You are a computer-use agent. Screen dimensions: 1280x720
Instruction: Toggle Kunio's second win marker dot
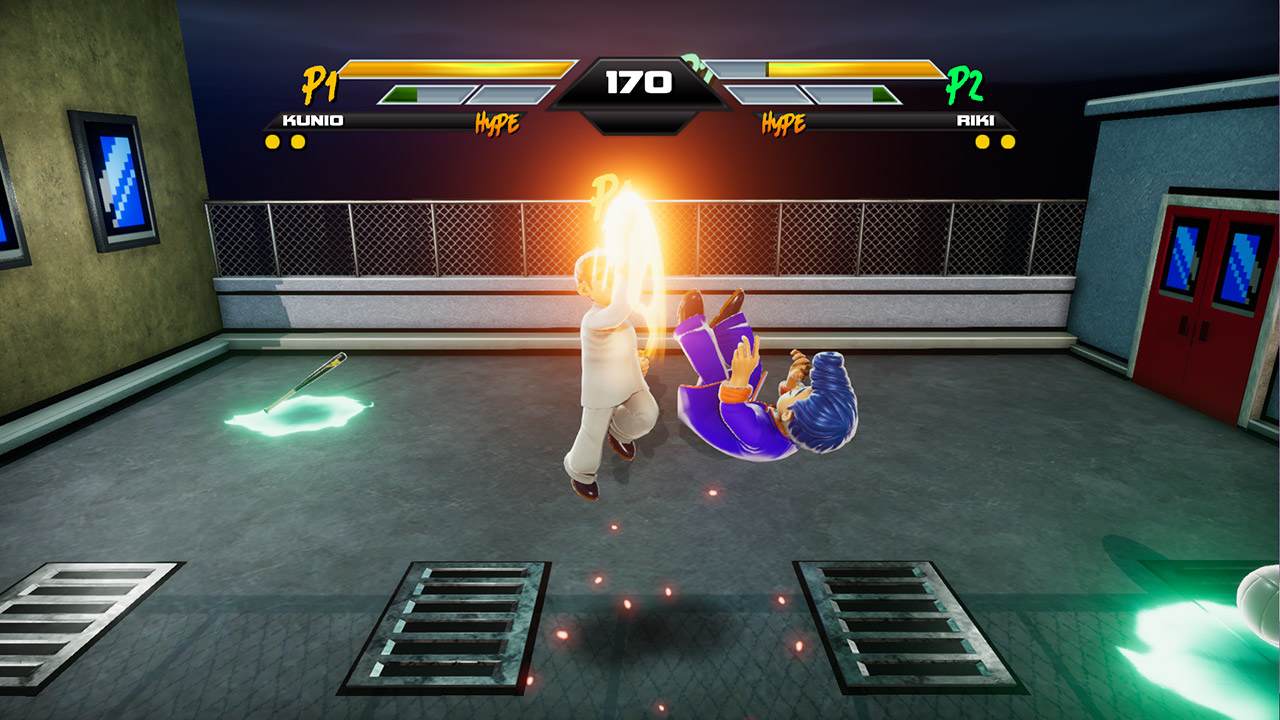[299, 141]
